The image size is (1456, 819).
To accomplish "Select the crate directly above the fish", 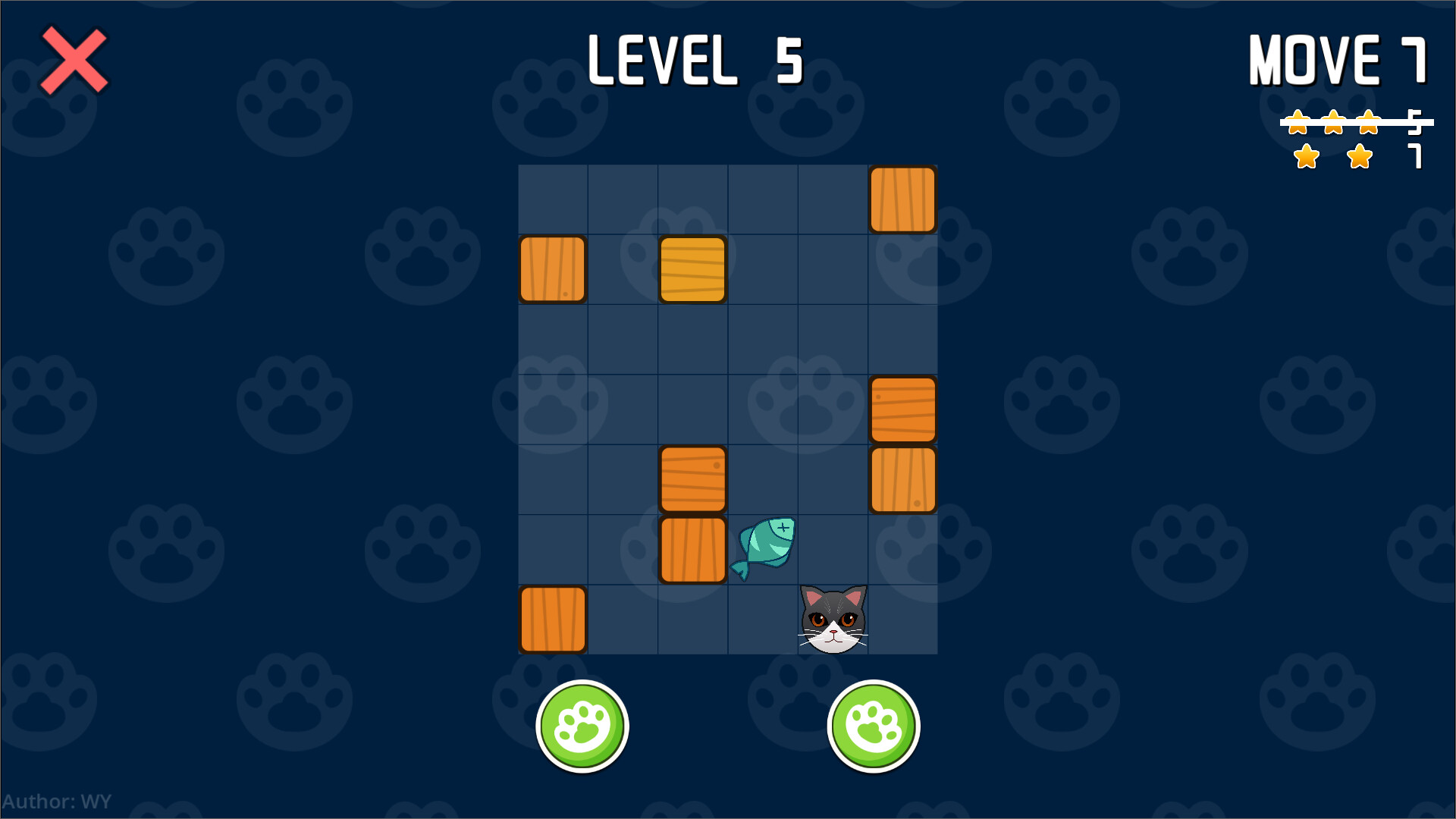I will (692, 550).
